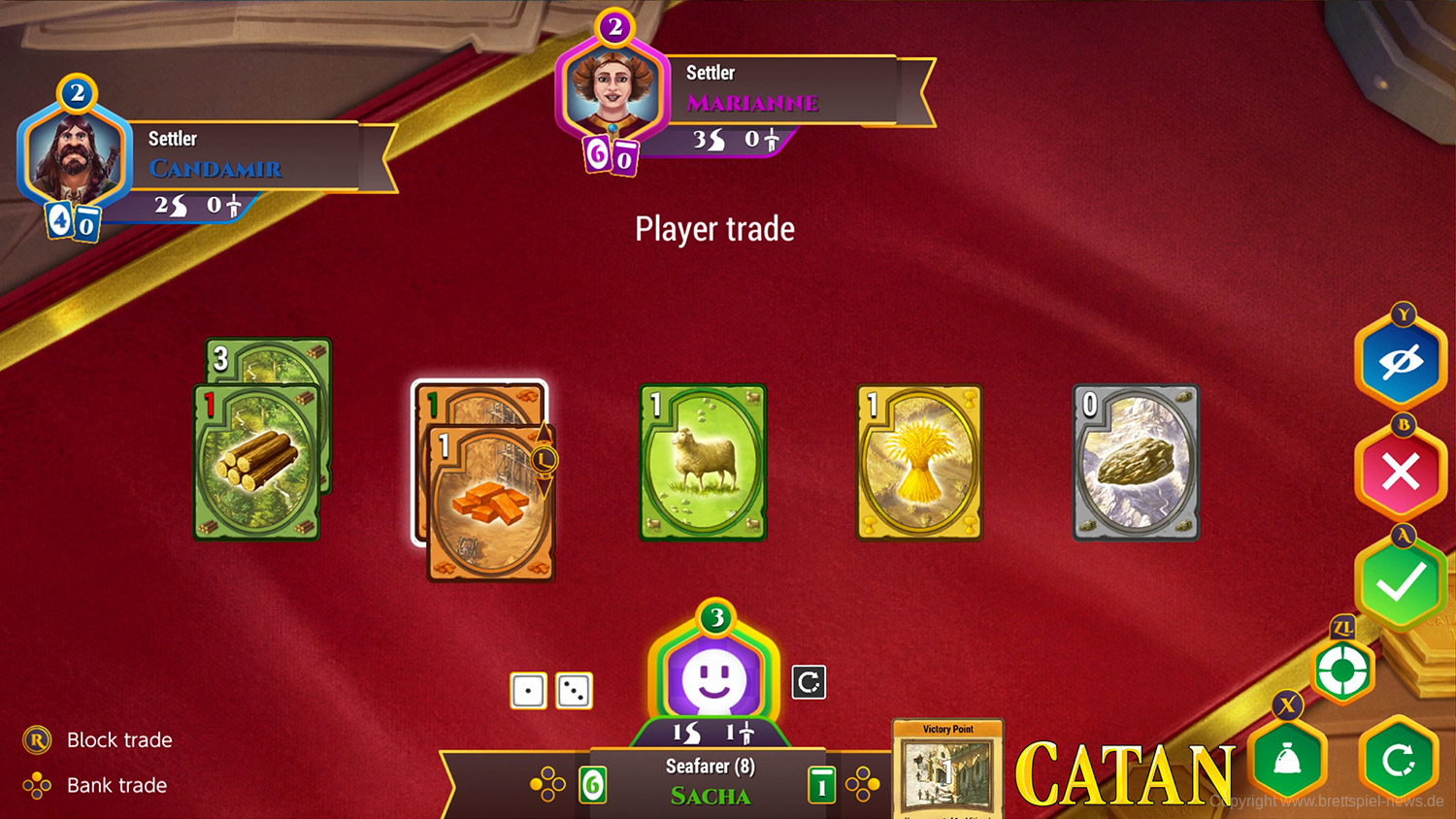1456x819 pixels.
Task: Choose the ore rock card
Action: [1136, 462]
